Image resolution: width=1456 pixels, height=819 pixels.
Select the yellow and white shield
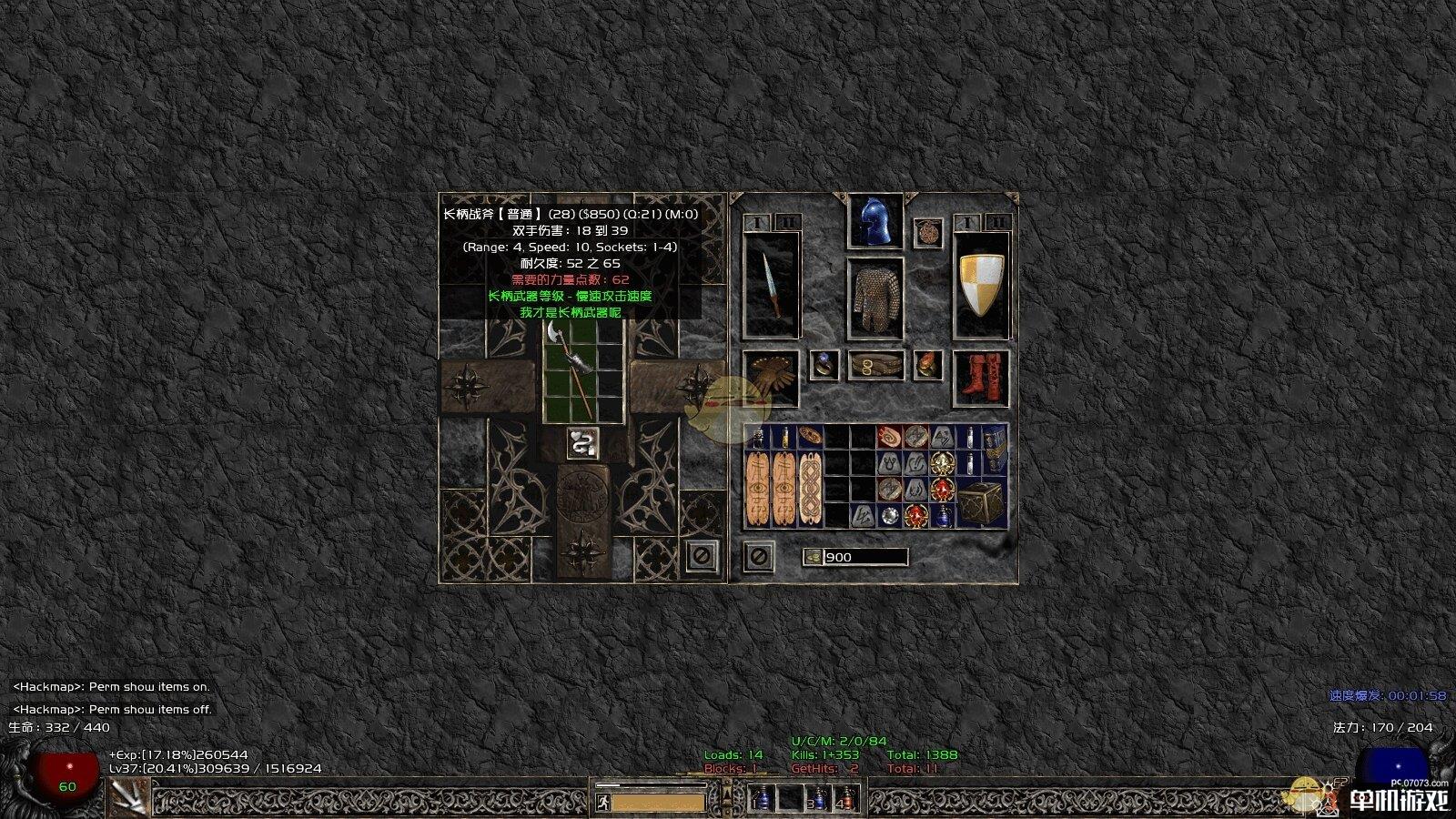point(981,285)
